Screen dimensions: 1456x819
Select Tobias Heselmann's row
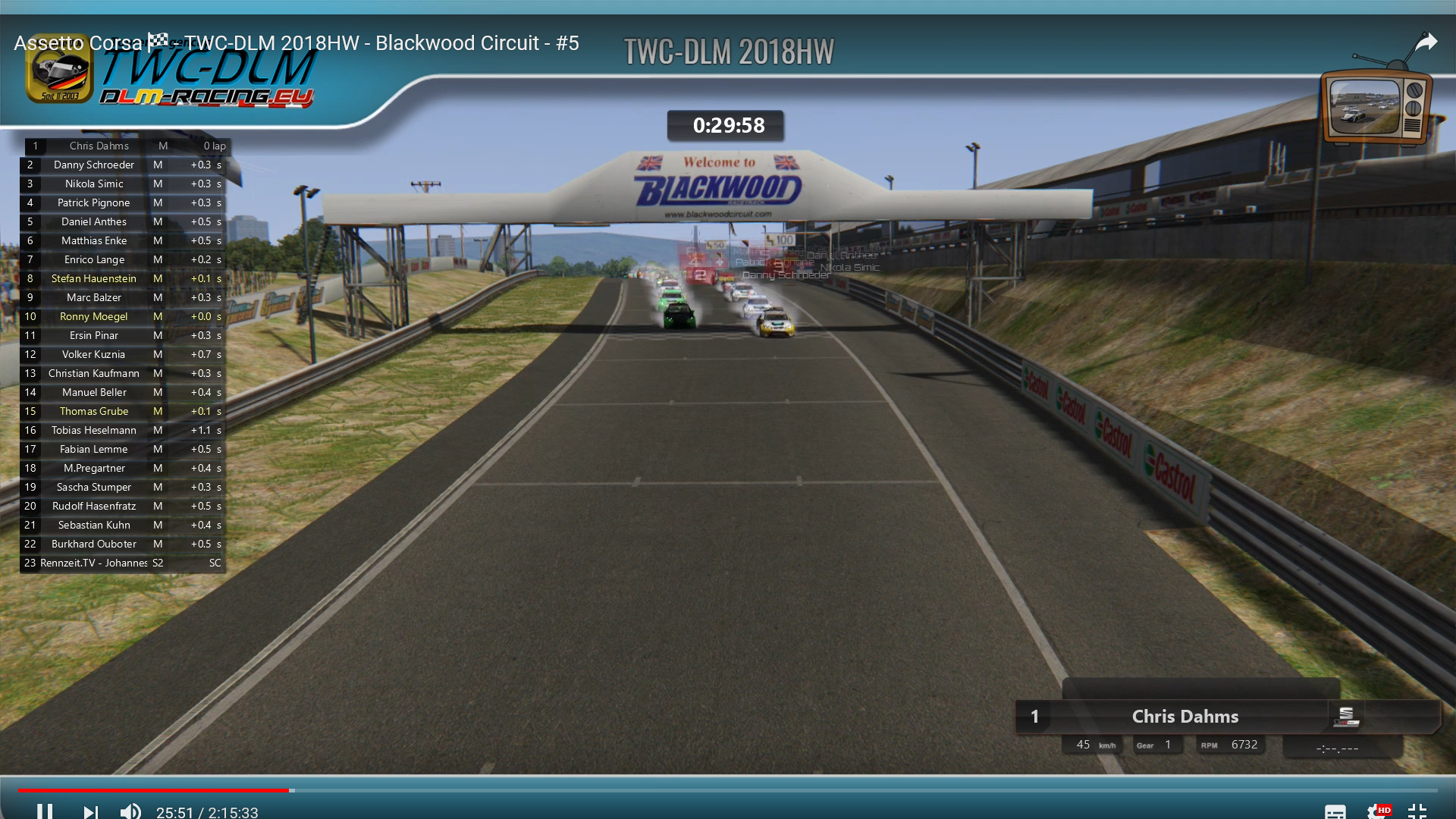tap(94, 431)
